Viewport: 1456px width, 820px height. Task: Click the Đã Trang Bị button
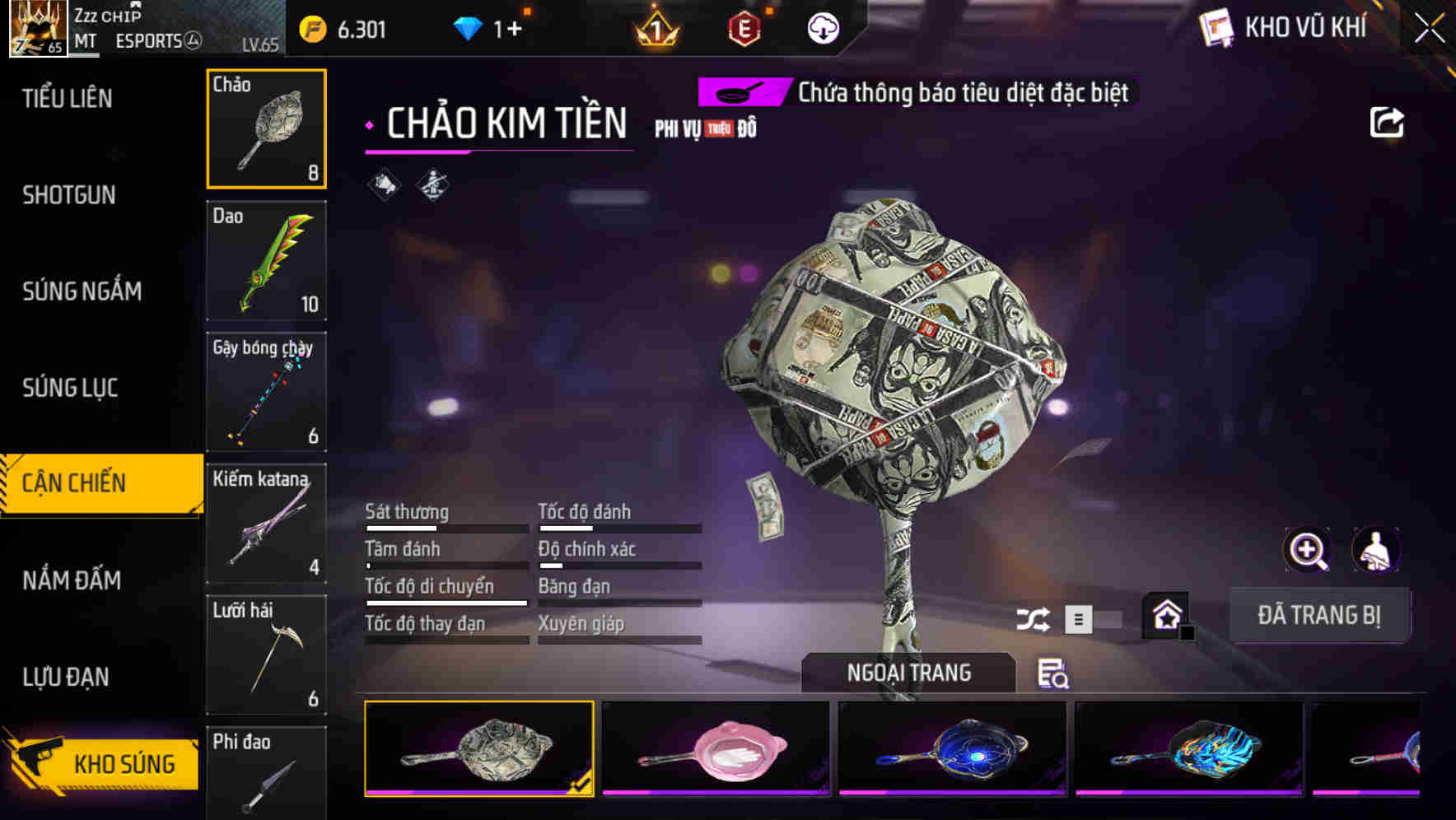[1318, 615]
